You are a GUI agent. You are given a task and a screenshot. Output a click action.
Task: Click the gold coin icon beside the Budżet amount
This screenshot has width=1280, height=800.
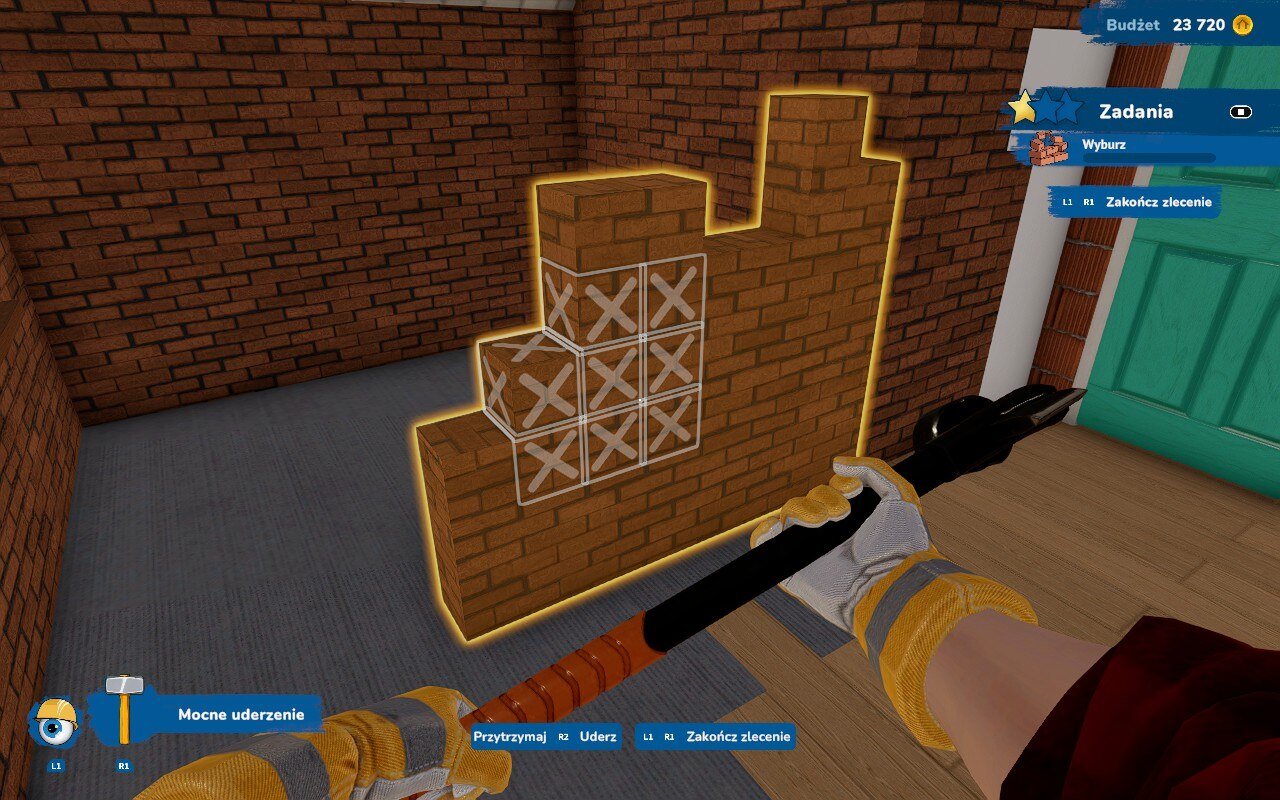[1244, 26]
